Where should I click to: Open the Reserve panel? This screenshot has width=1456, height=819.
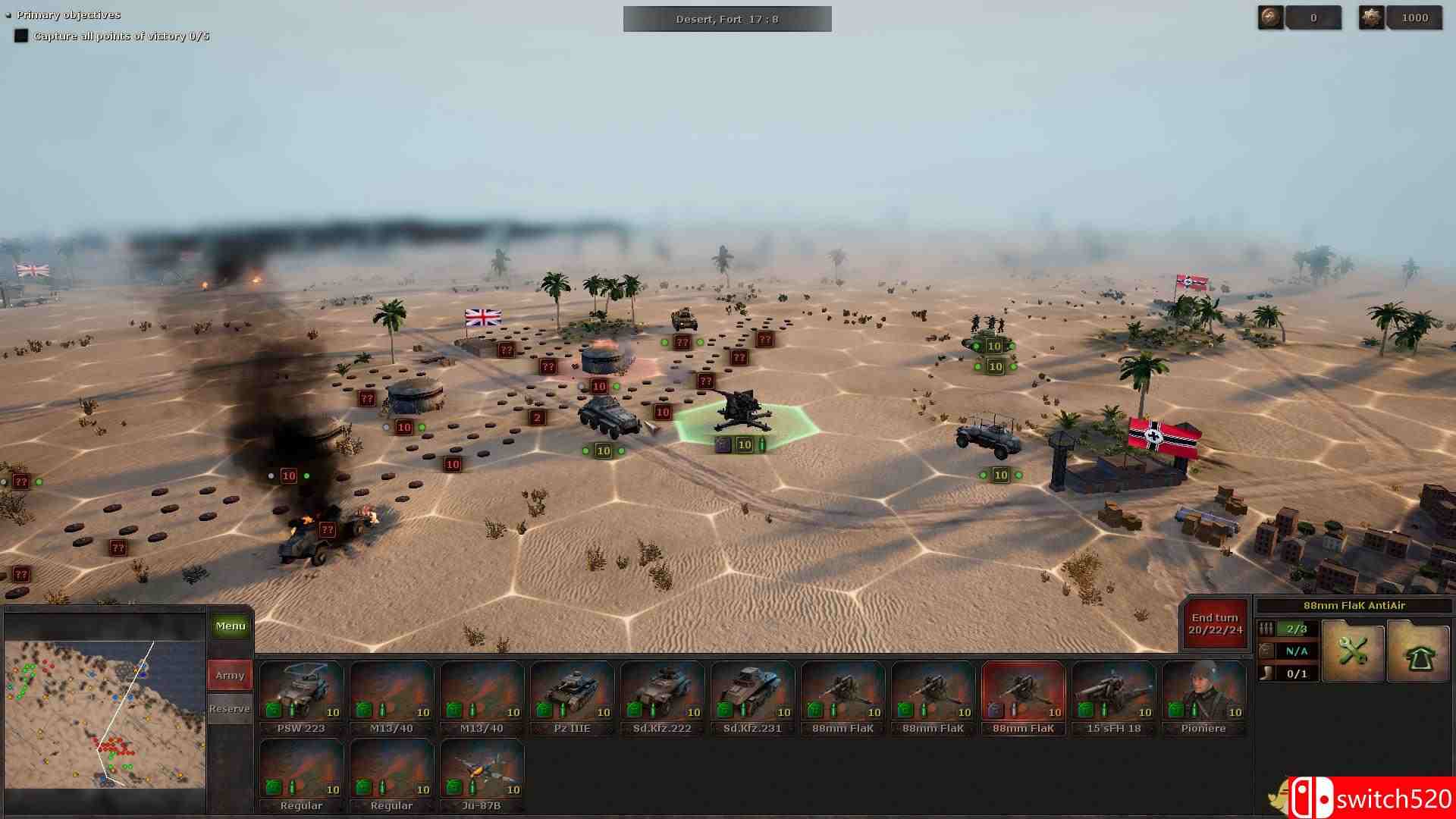tap(229, 708)
